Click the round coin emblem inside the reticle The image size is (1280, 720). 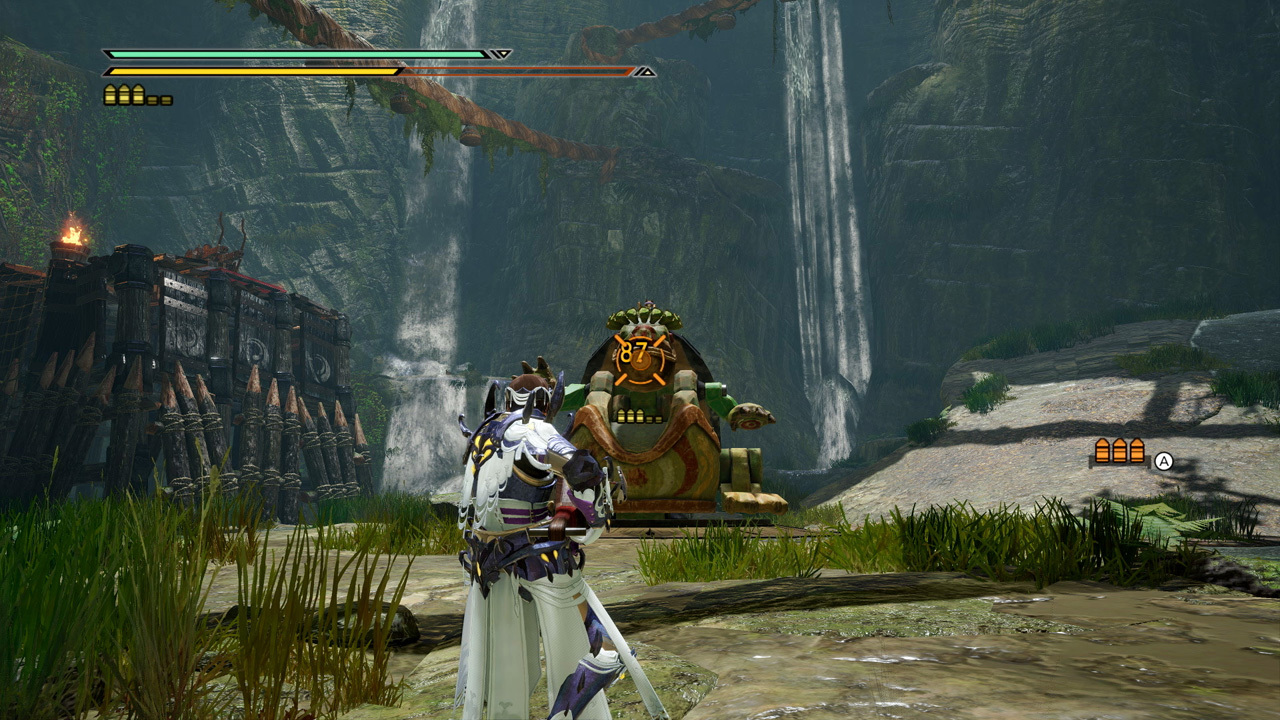click(640, 362)
